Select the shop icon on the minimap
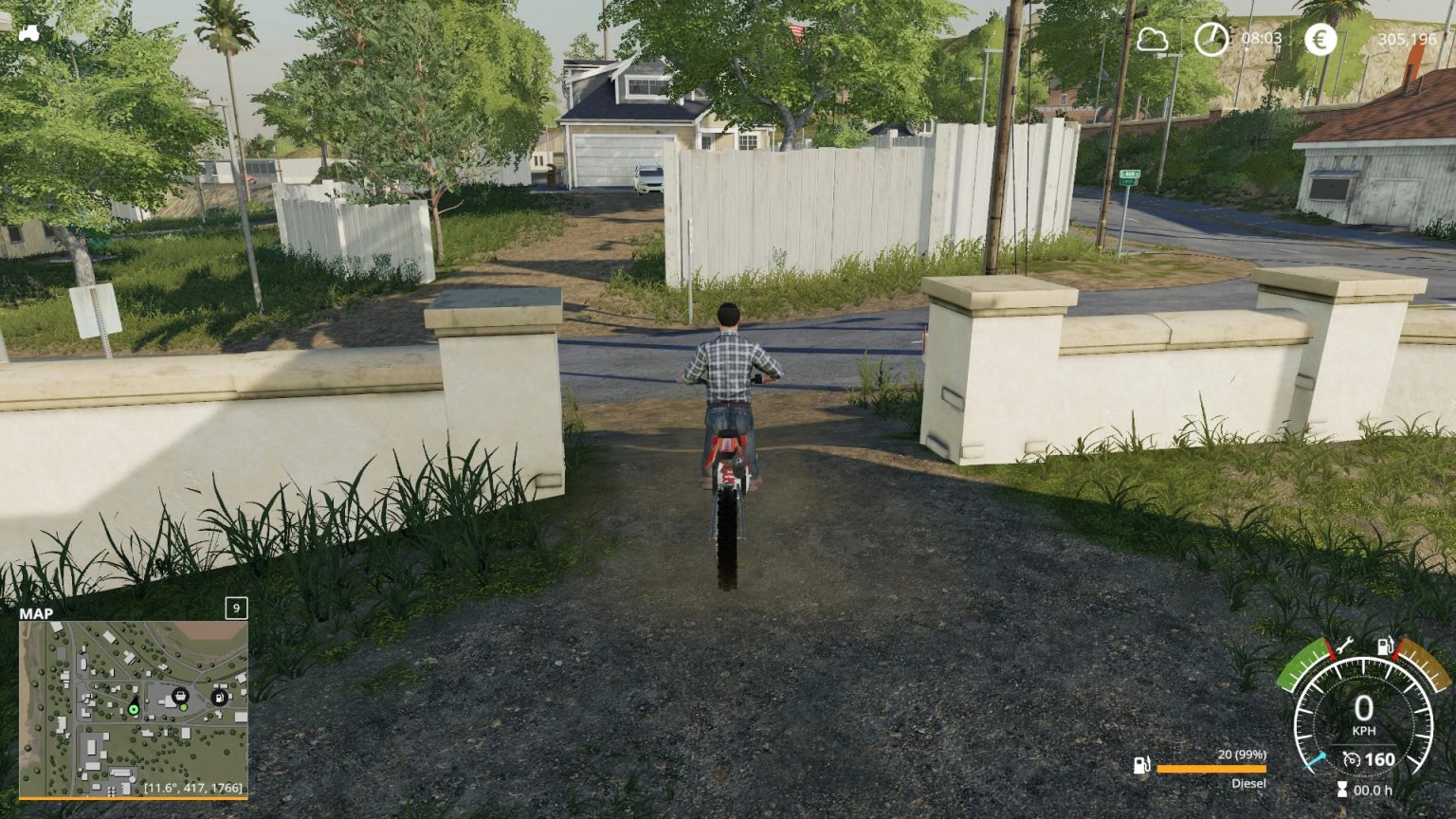 tap(180, 696)
